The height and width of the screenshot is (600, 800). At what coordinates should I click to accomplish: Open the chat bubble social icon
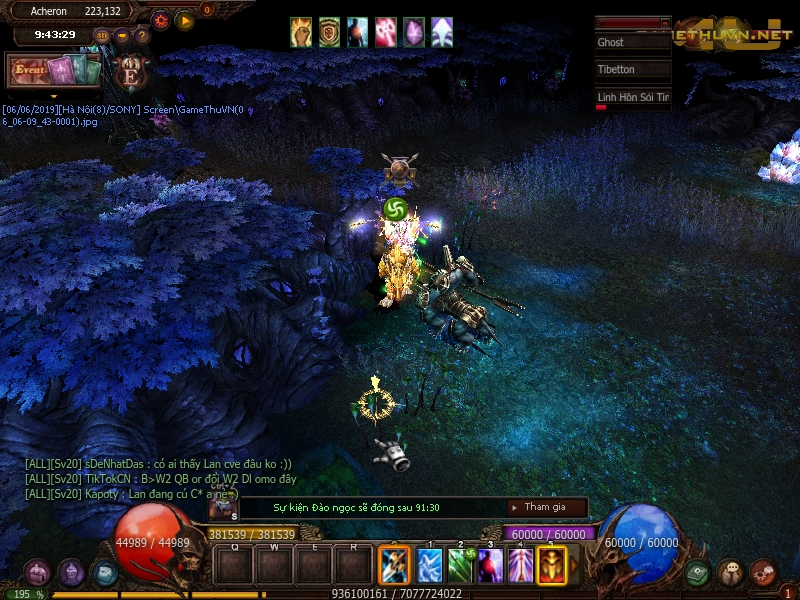(730, 573)
